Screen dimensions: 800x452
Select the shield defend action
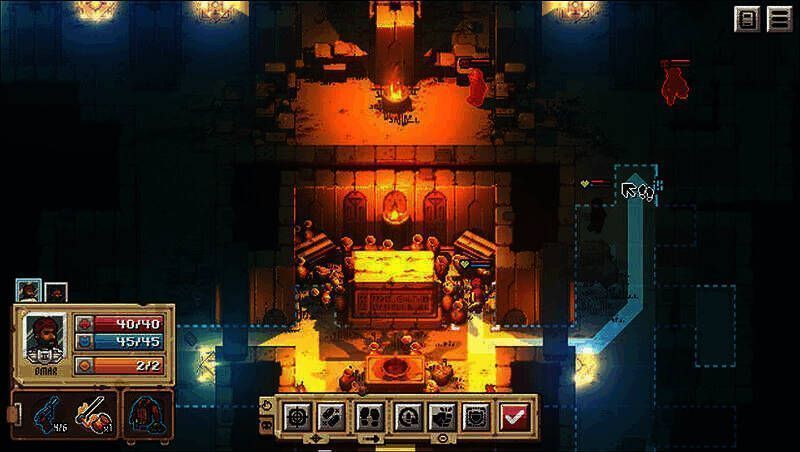[474, 415]
